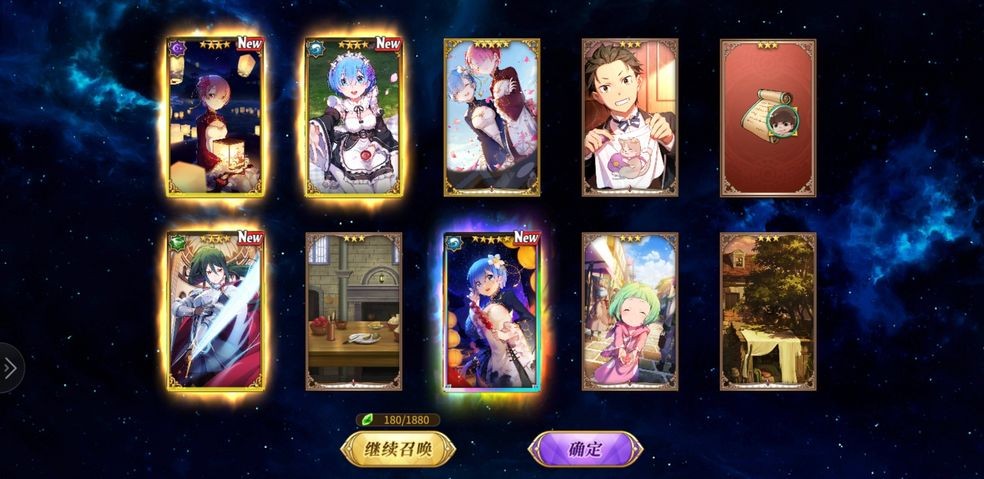Click the 继续召唤 summon again button
Viewport: 984px width, 479px height.
click(398, 449)
